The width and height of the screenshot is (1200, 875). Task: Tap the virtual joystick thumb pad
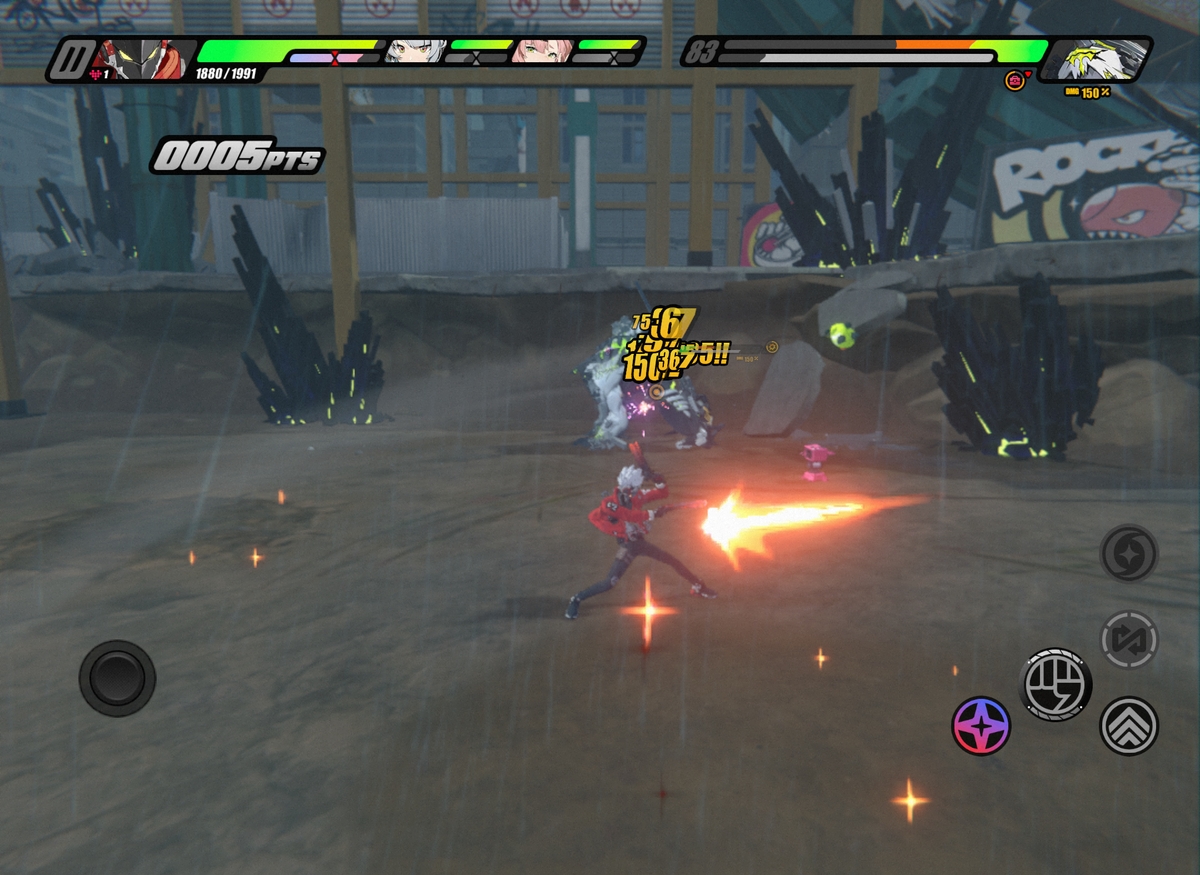tap(117, 678)
